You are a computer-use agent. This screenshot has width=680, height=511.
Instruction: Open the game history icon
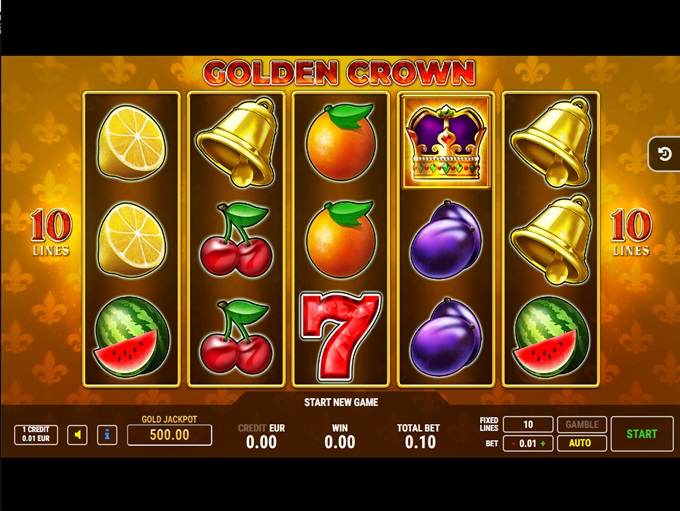point(664,155)
